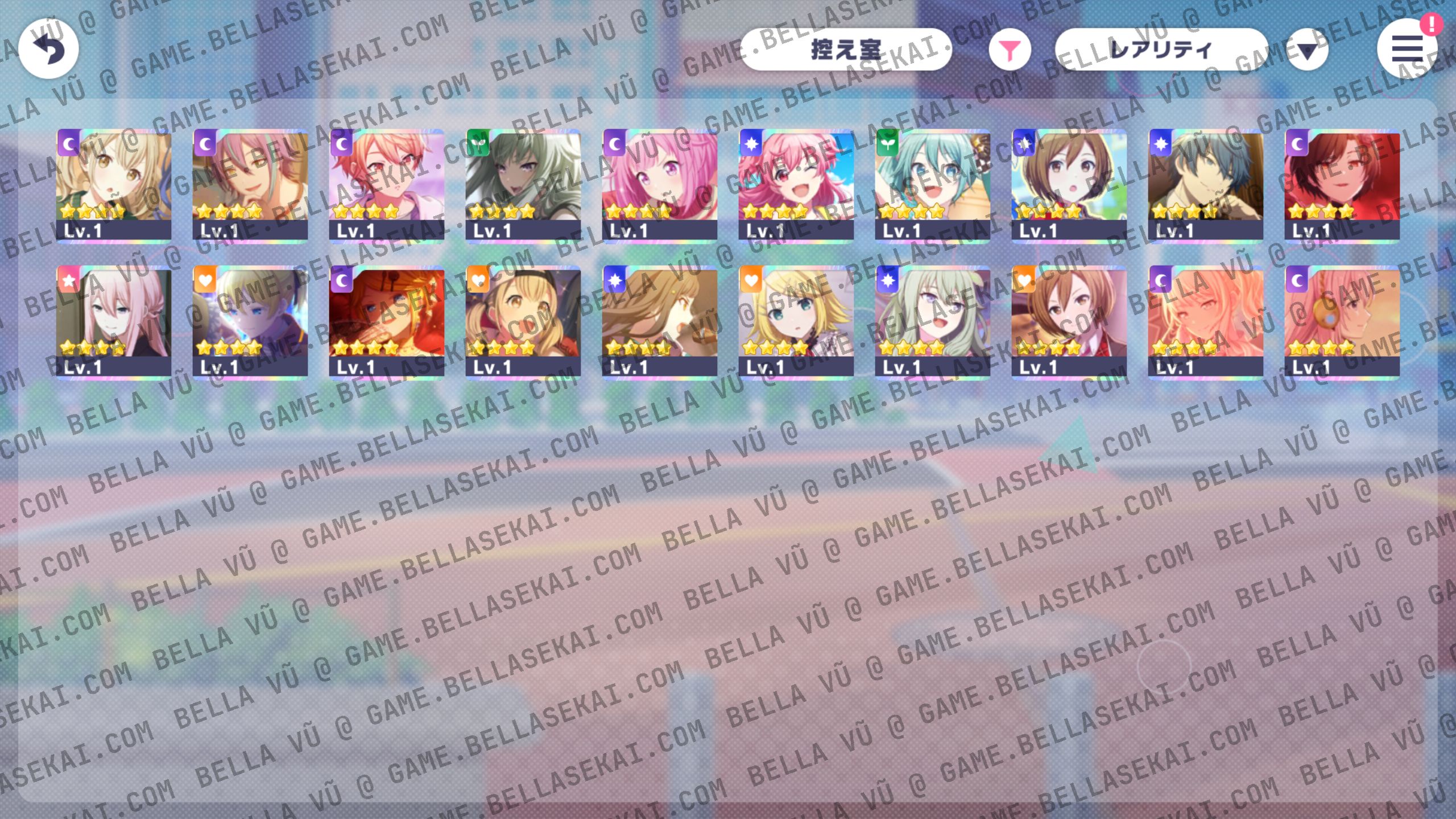Click the star attribute icon on the gray-haired boy's card

[x=1162, y=147]
